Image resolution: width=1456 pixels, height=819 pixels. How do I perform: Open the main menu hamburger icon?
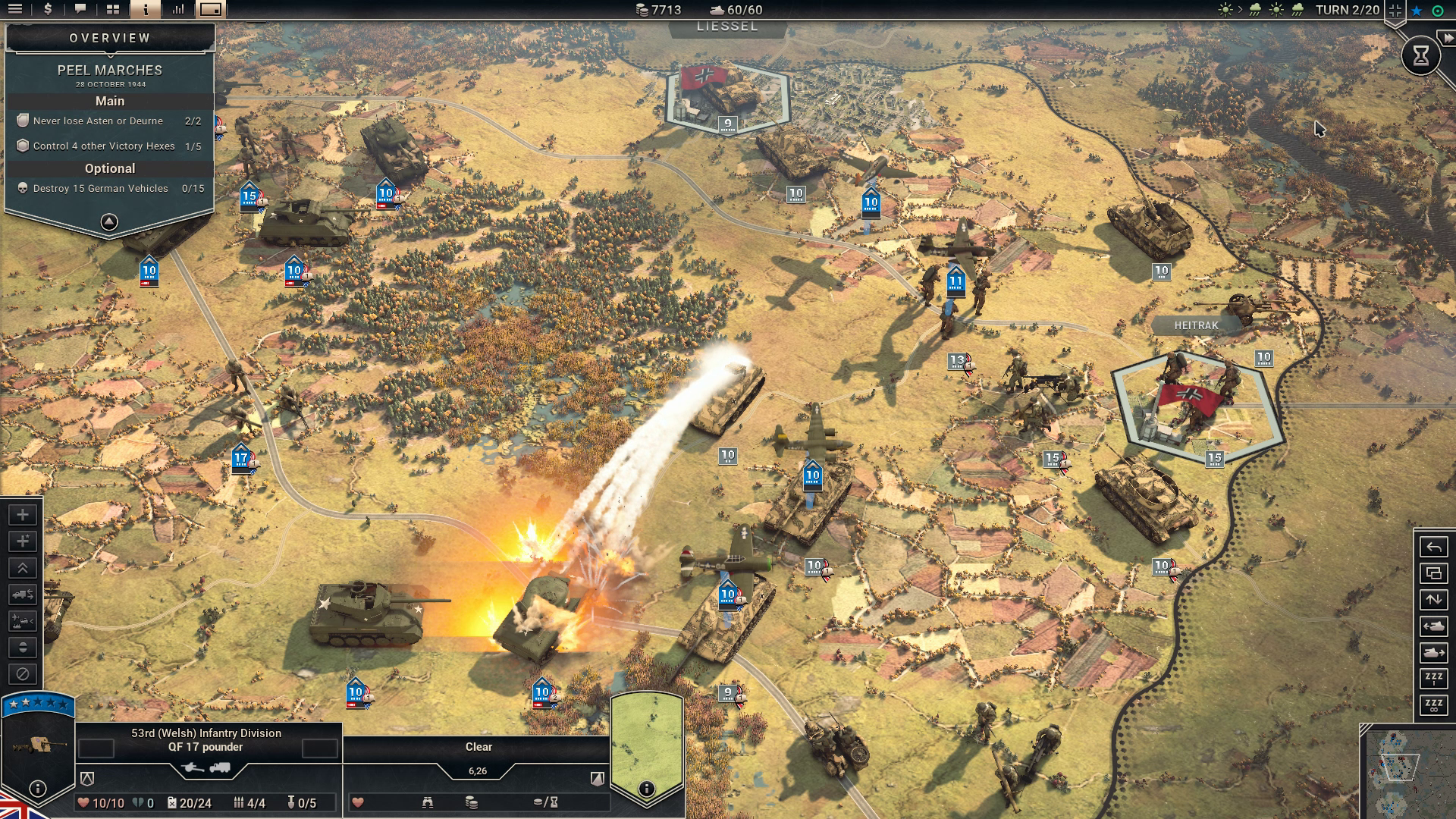(15, 9)
